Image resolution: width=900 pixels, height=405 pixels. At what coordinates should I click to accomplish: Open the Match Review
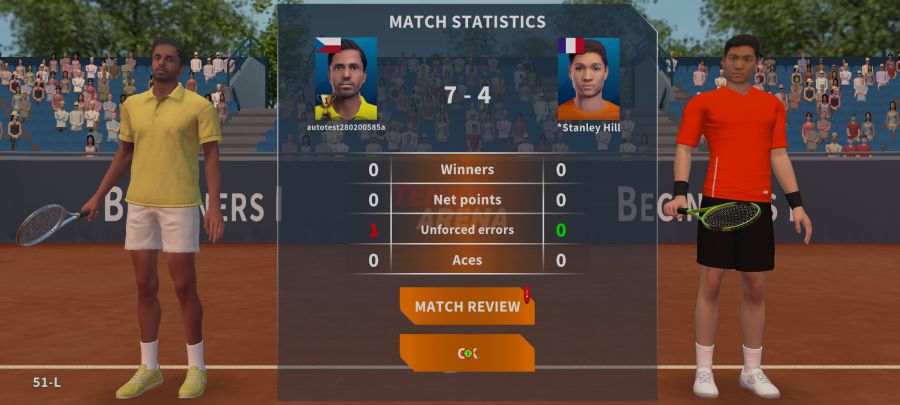pyautogui.click(x=467, y=306)
